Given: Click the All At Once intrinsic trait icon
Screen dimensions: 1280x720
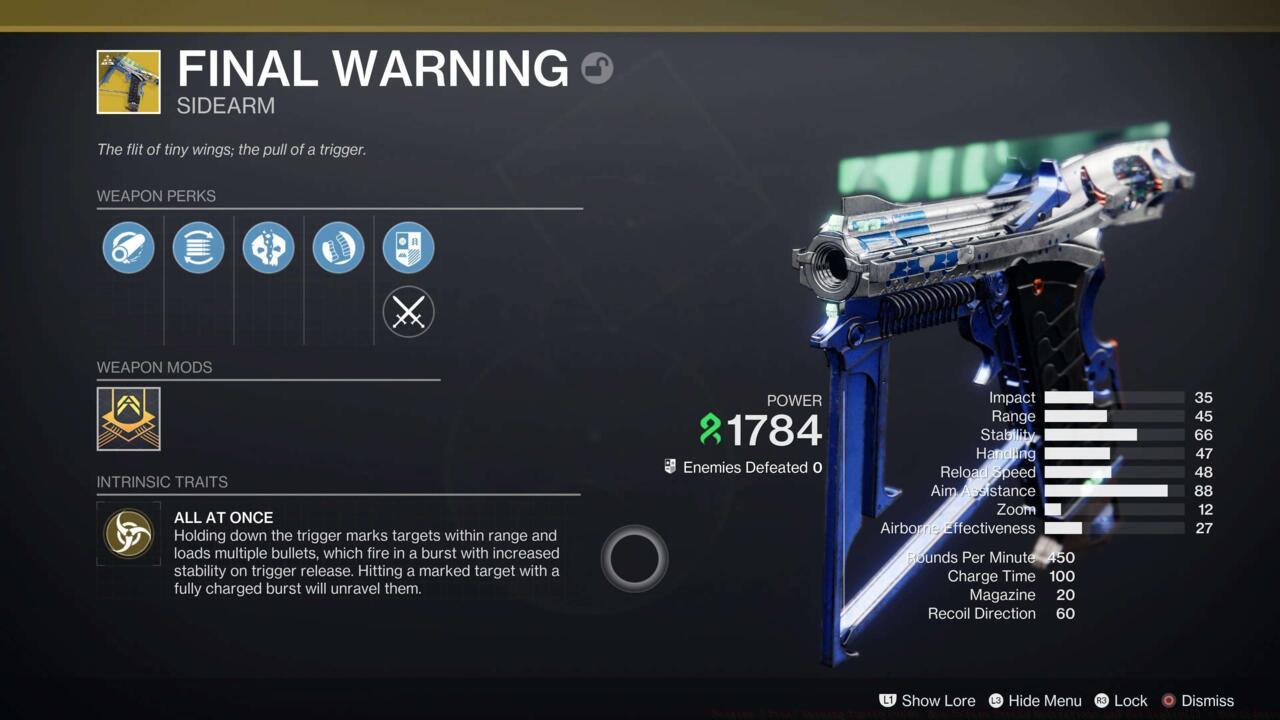Looking at the screenshot, I should point(128,533).
